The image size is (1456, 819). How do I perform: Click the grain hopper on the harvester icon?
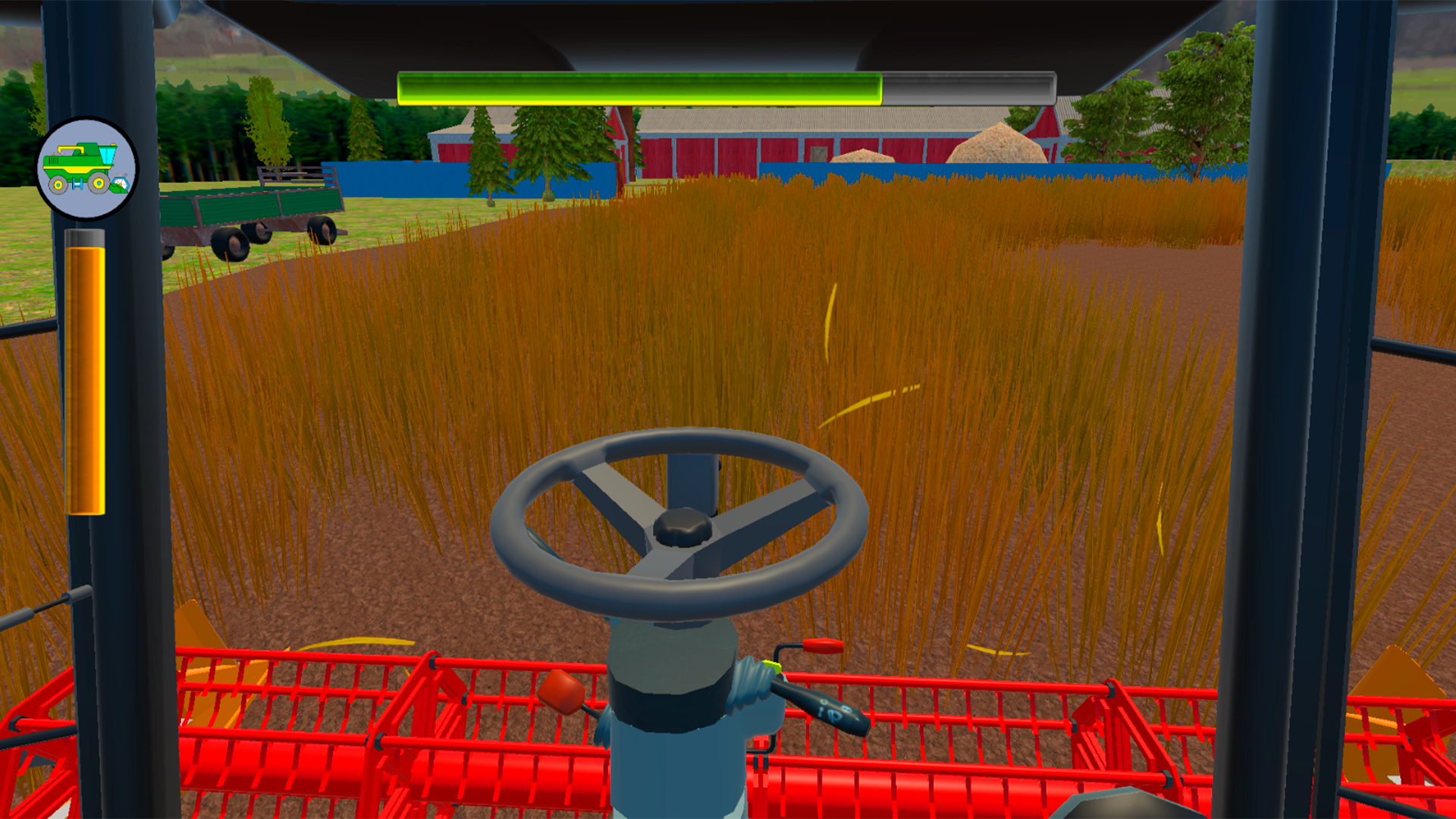107,155
